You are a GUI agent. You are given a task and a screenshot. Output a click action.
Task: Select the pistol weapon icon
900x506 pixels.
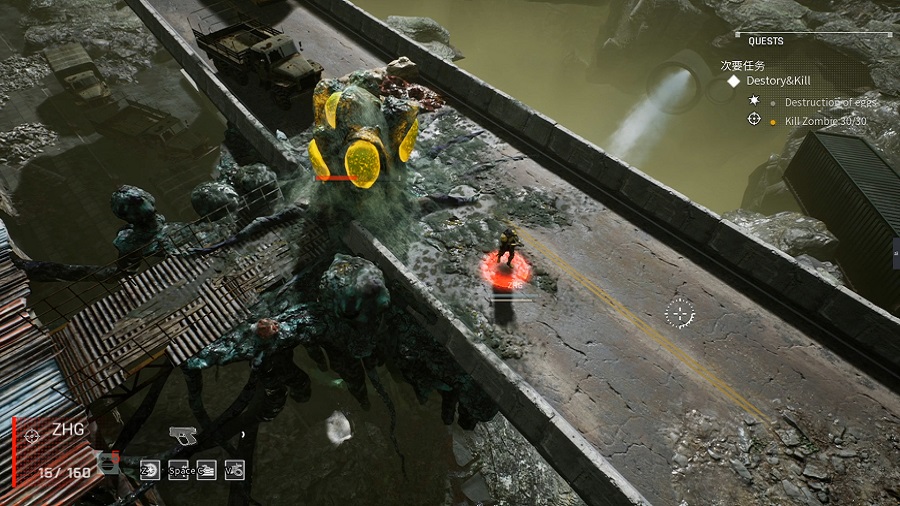[183, 435]
